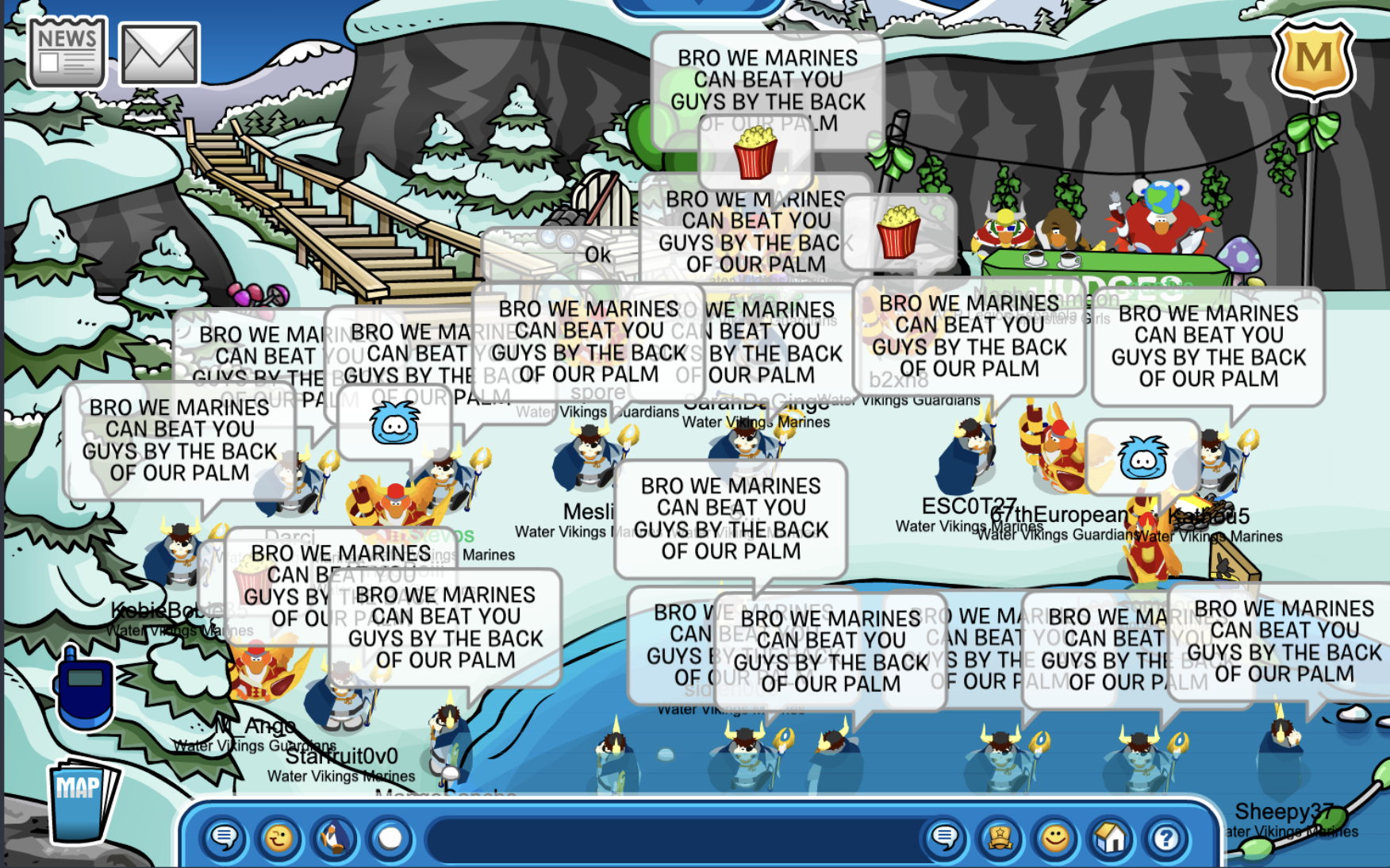The height and width of the screenshot is (868, 1390).
Task: Open the Map
Action: tap(79, 801)
